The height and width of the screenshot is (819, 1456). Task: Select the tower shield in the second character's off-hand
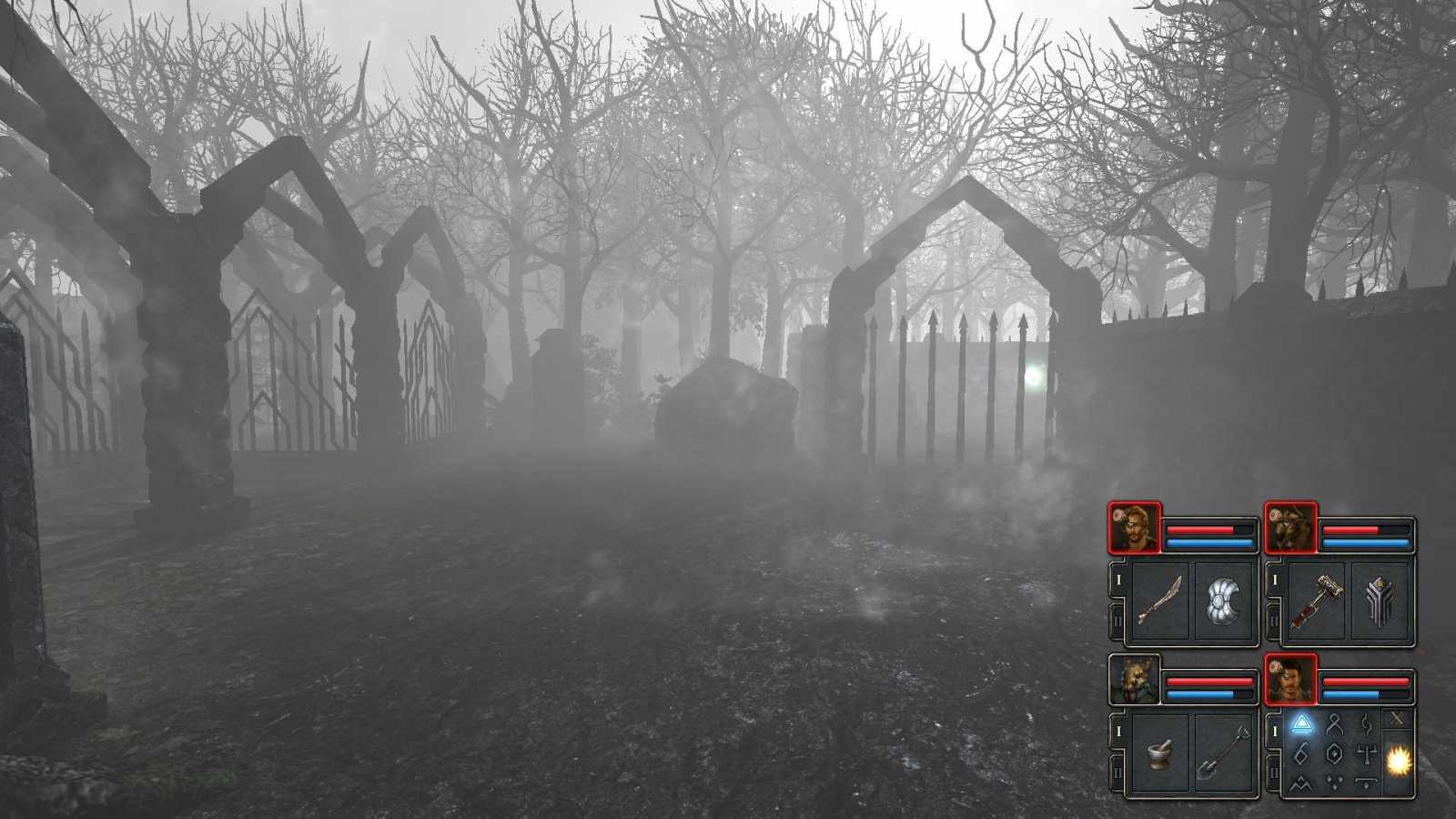pyautogui.click(x=1380, y=601)
